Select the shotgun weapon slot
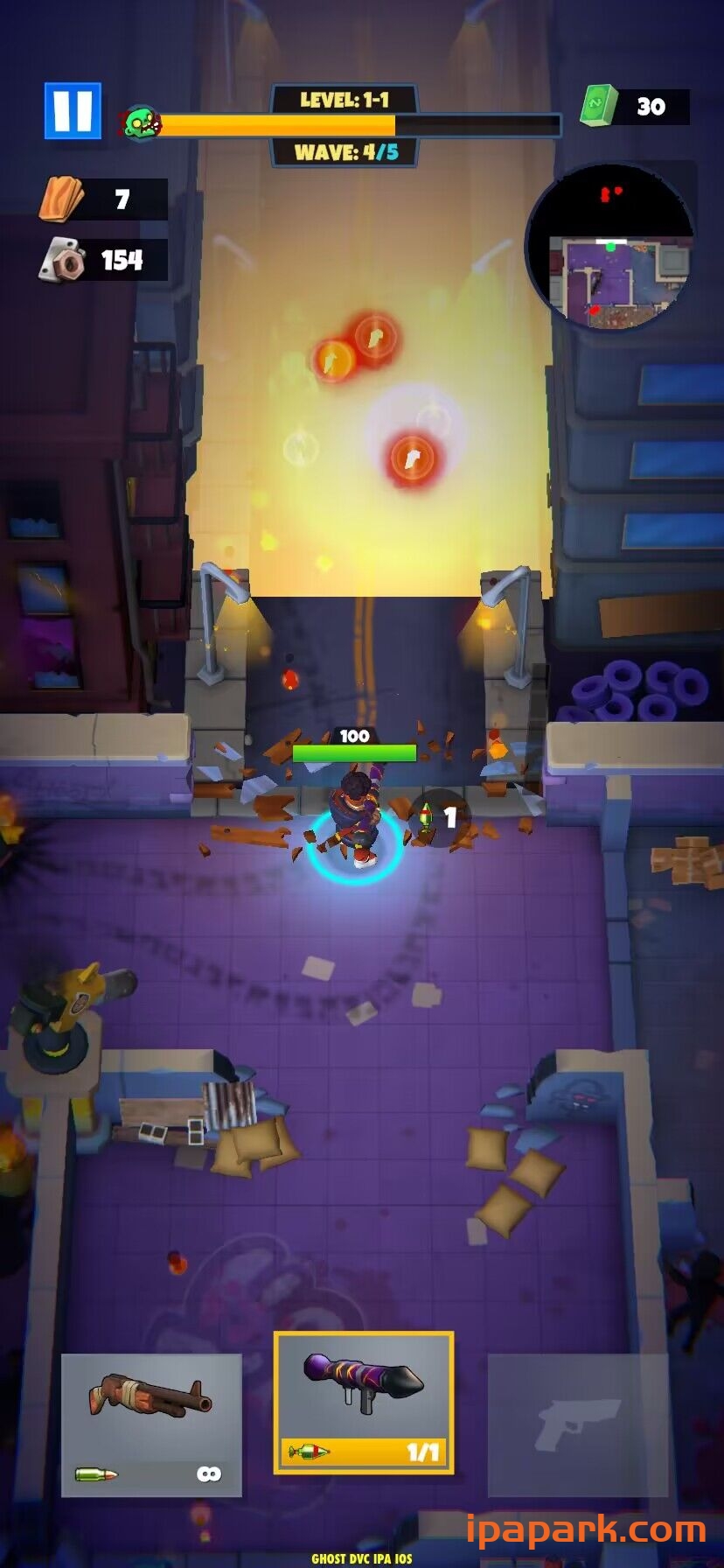Screen dimensions: 724x1568 tap(151, 1425)
